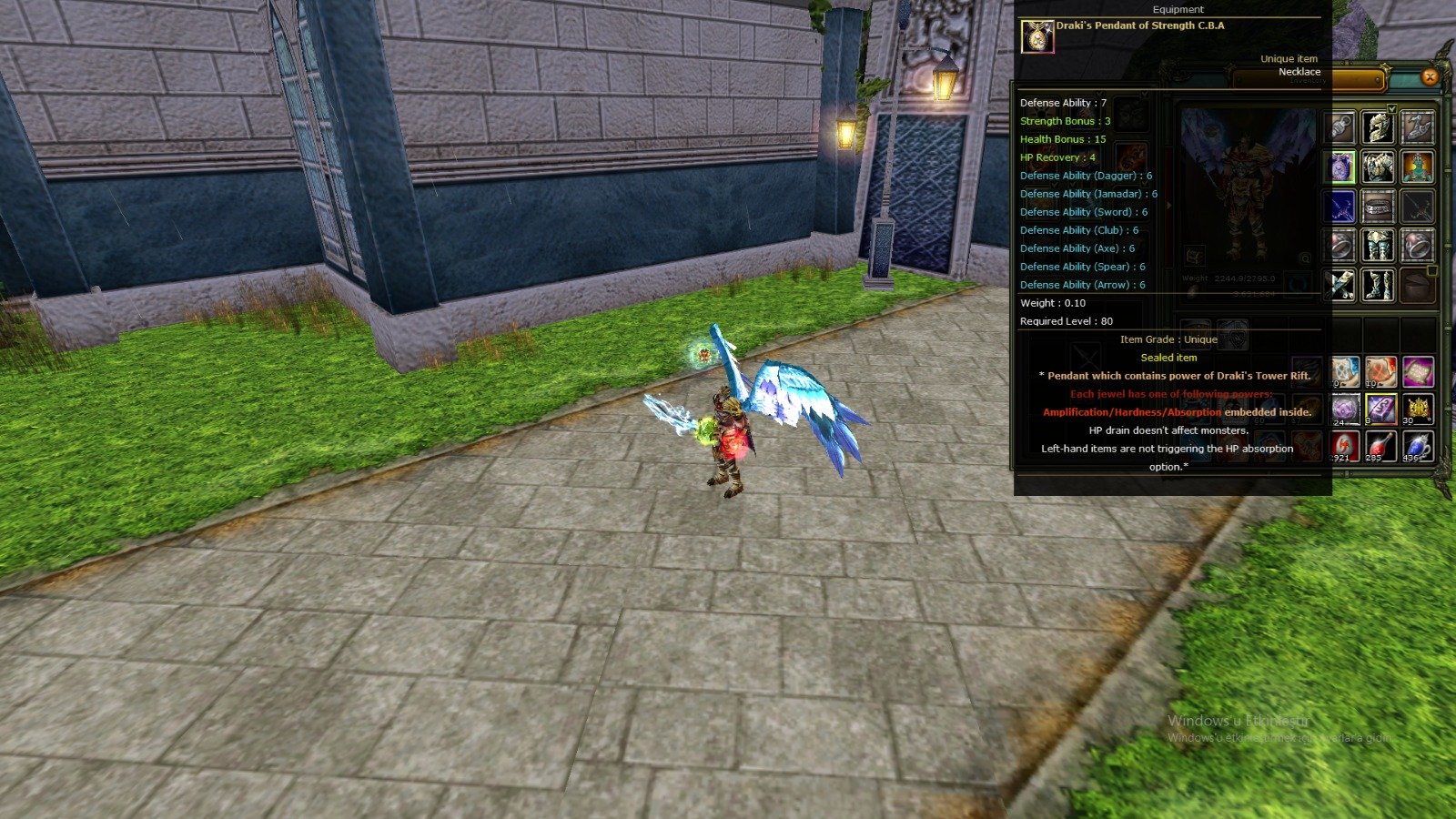The height and width of the screenshot is (819, 1456).
Task: Click the equipped chest armor icon
Action: tap(1379, 167)
